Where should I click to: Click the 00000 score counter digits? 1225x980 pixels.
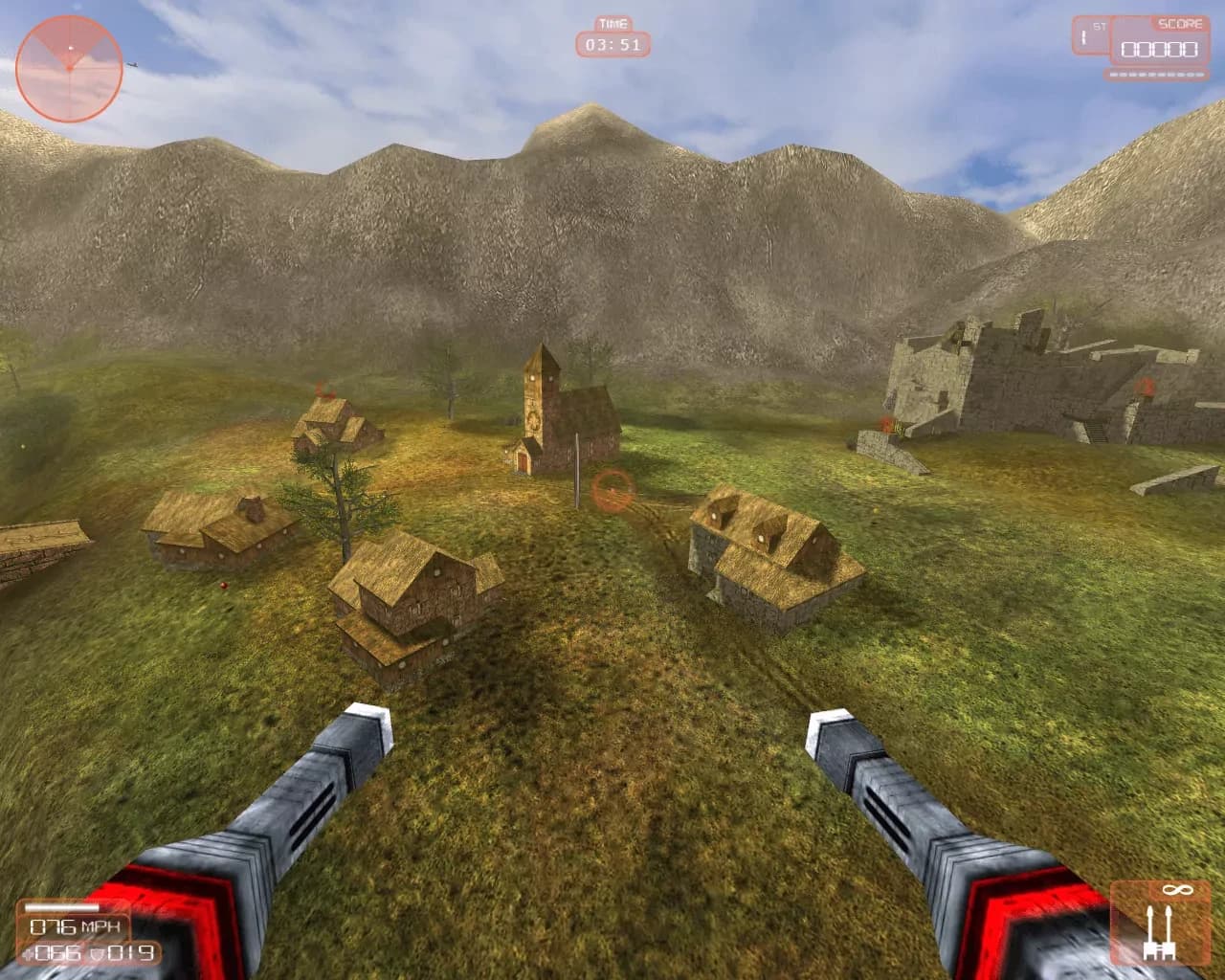point(1160,50)
